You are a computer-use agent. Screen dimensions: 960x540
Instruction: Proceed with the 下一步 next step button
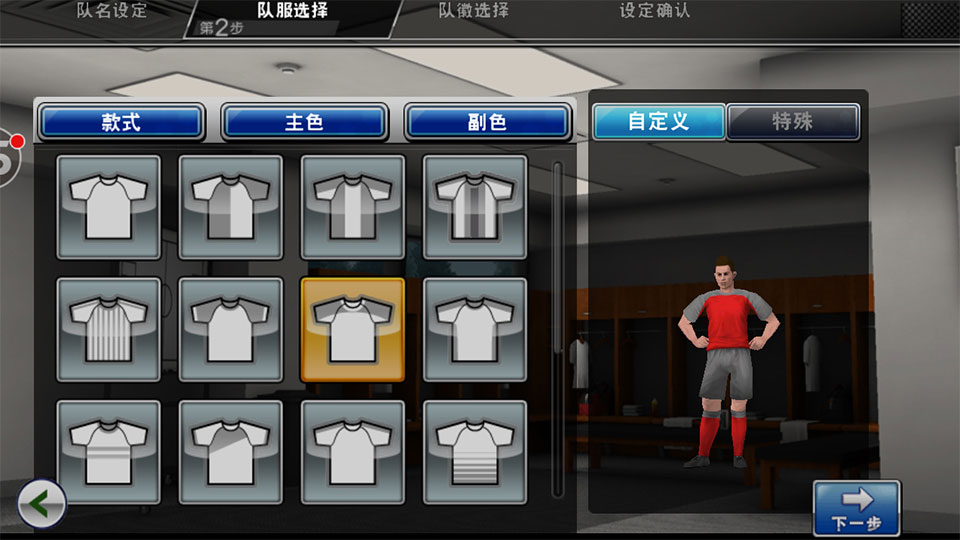[x=856, y=508]
